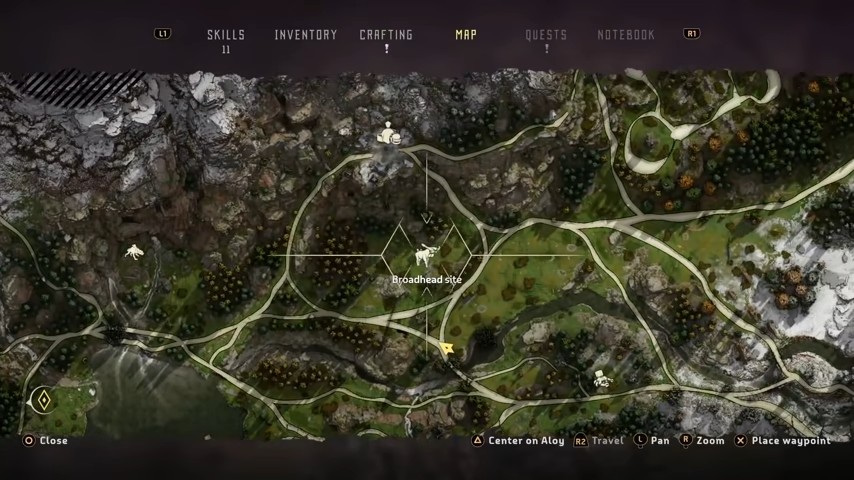This screenshot has height=480, width=854.
Task: Click the yellow quest marker on the map
Action: click(x=447, y=348)
